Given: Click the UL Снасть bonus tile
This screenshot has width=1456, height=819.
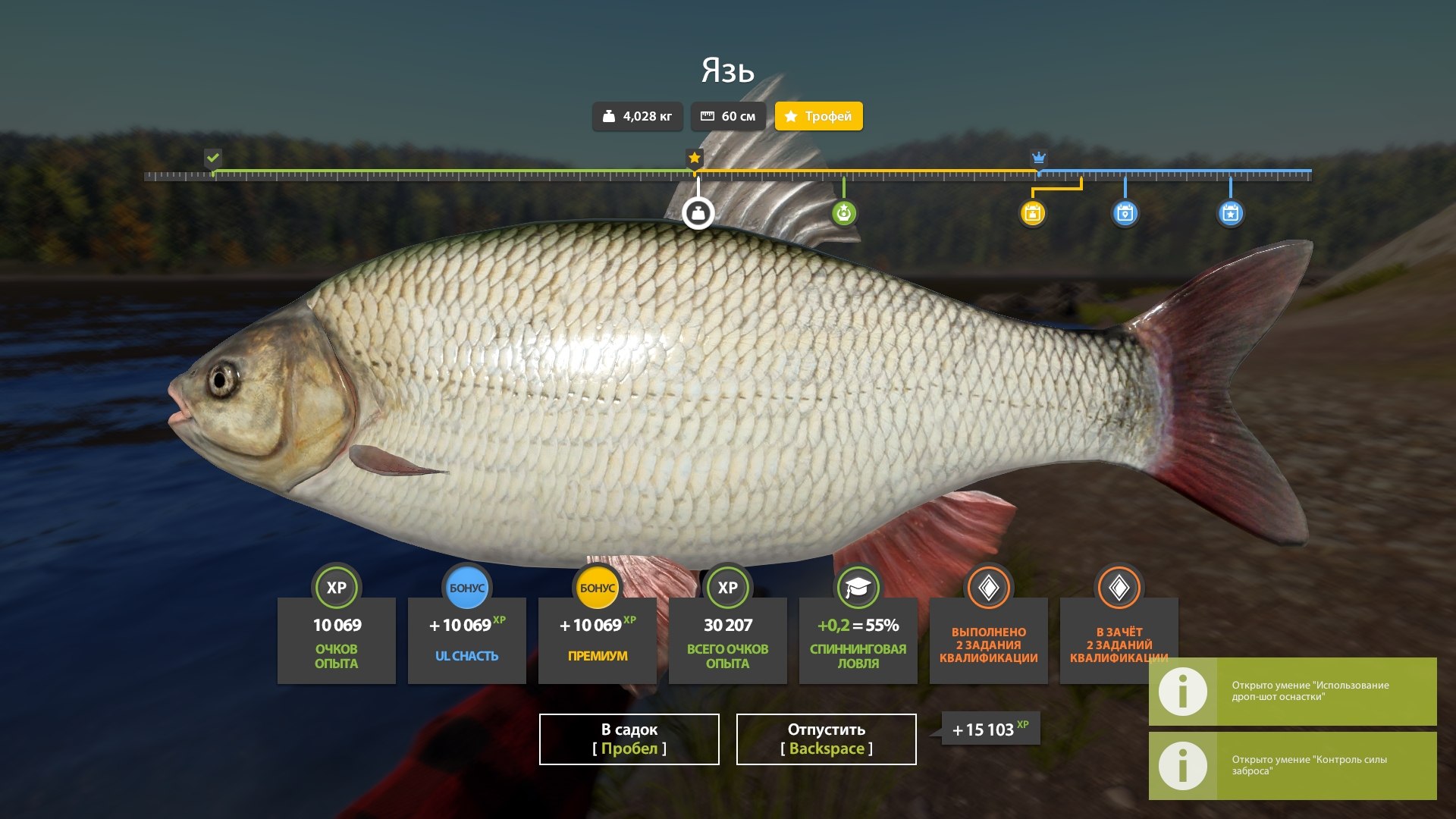Looking at the screenshot, I should pyautogui.click(x=466, y=639).
